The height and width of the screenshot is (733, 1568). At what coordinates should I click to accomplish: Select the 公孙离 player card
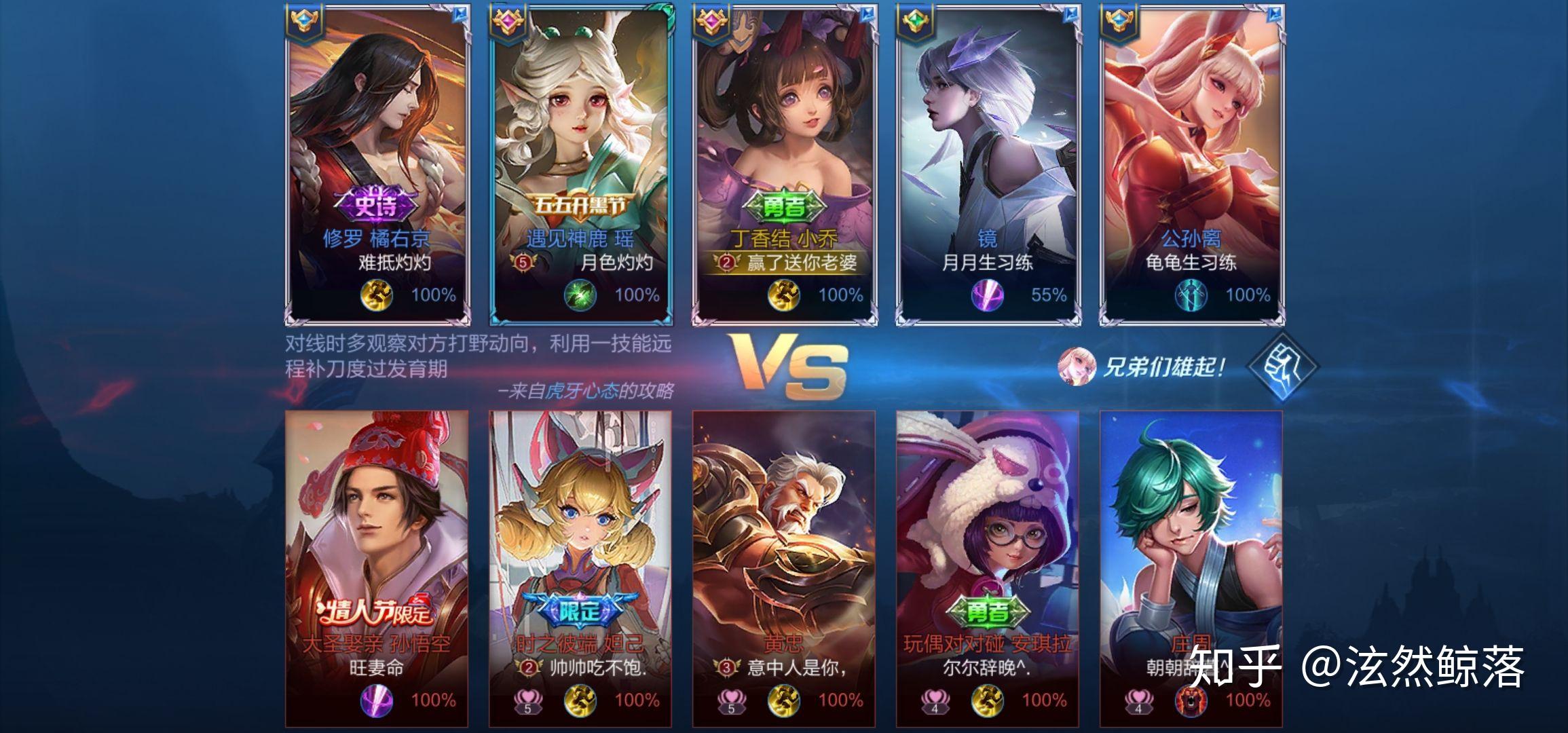1192,164
